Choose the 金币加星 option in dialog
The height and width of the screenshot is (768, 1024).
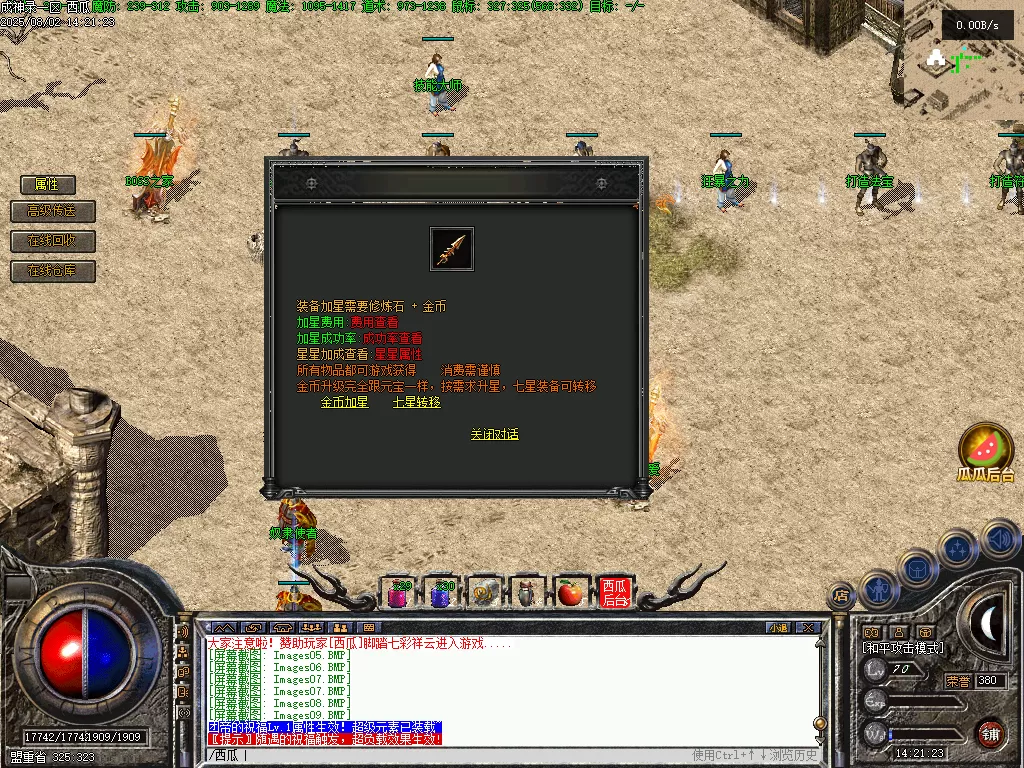pyautogui.click(x=344, y=402)
